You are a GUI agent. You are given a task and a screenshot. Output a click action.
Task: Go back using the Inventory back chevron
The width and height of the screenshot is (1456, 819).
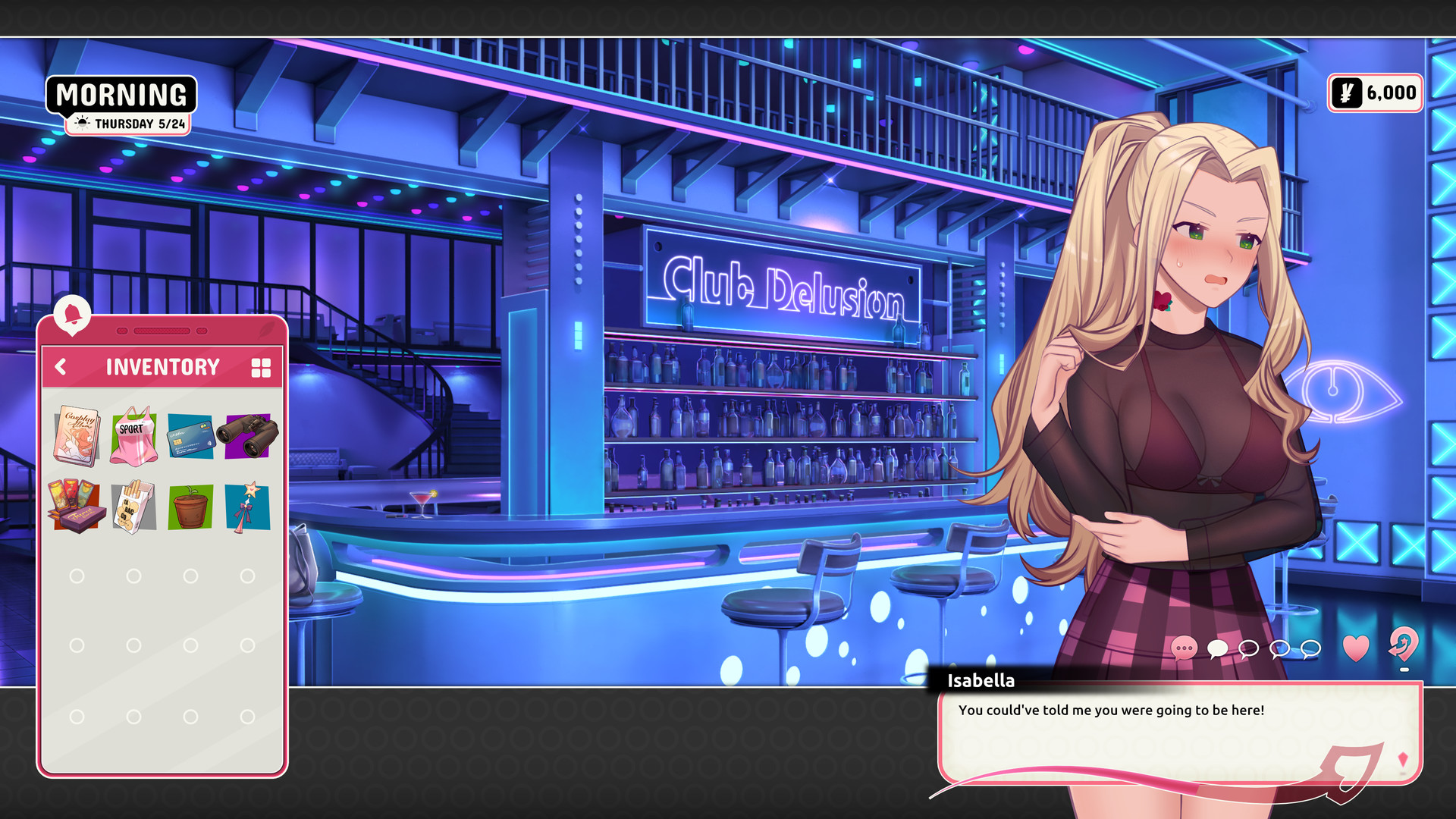tap(60, 367)
